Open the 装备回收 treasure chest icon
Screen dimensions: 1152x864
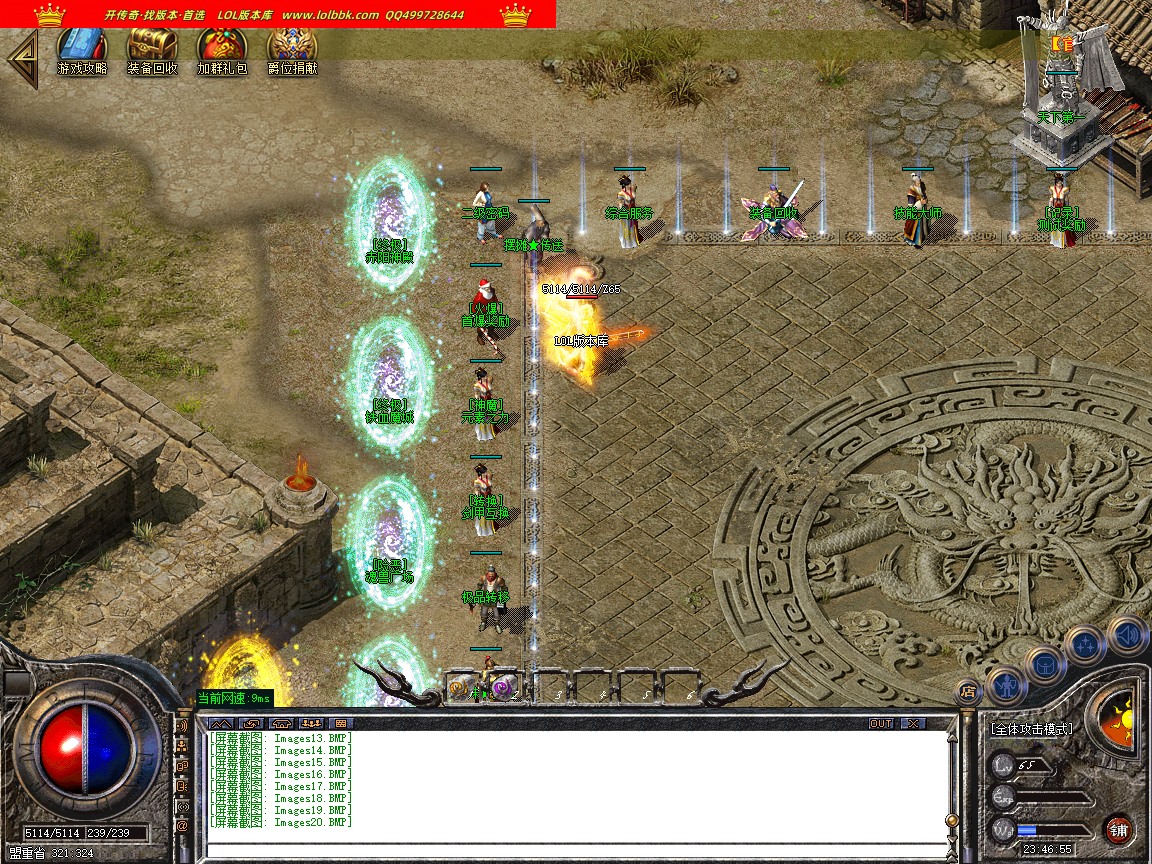[152, 52]
